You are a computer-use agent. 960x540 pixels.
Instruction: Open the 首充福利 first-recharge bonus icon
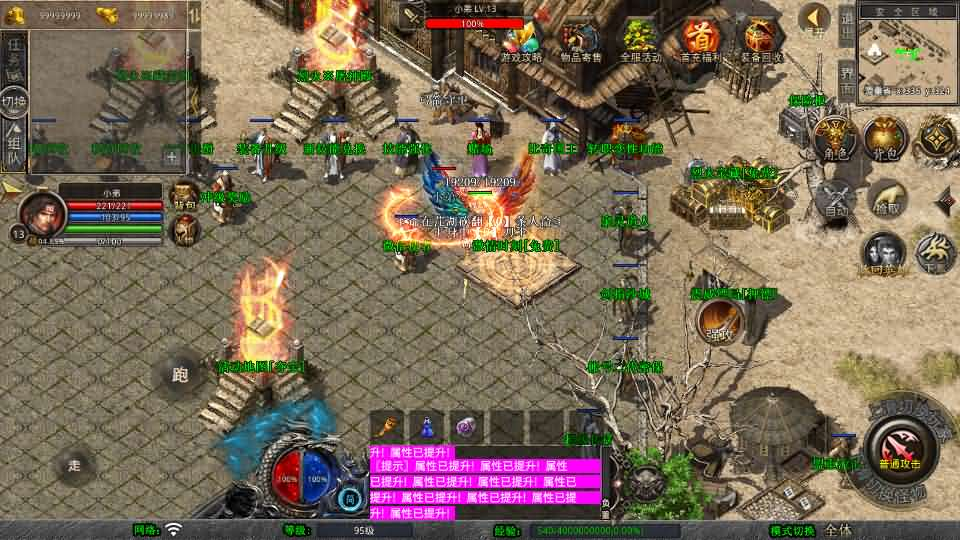[x=700, y=39]
